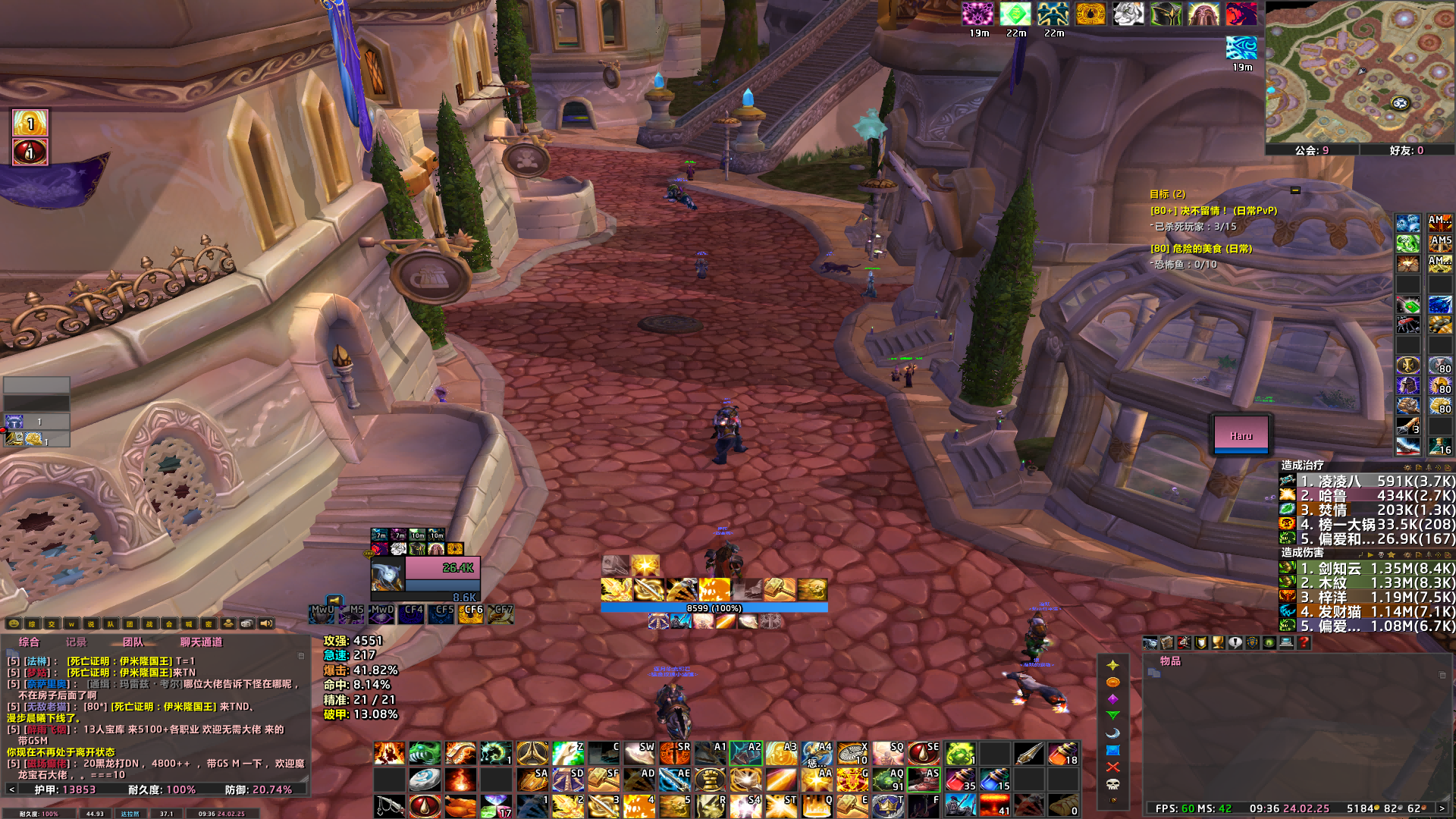Activate the crown ability bound to T
Image resolution: width=1456 pixels, height=819 pixels.
pos(888,805)
